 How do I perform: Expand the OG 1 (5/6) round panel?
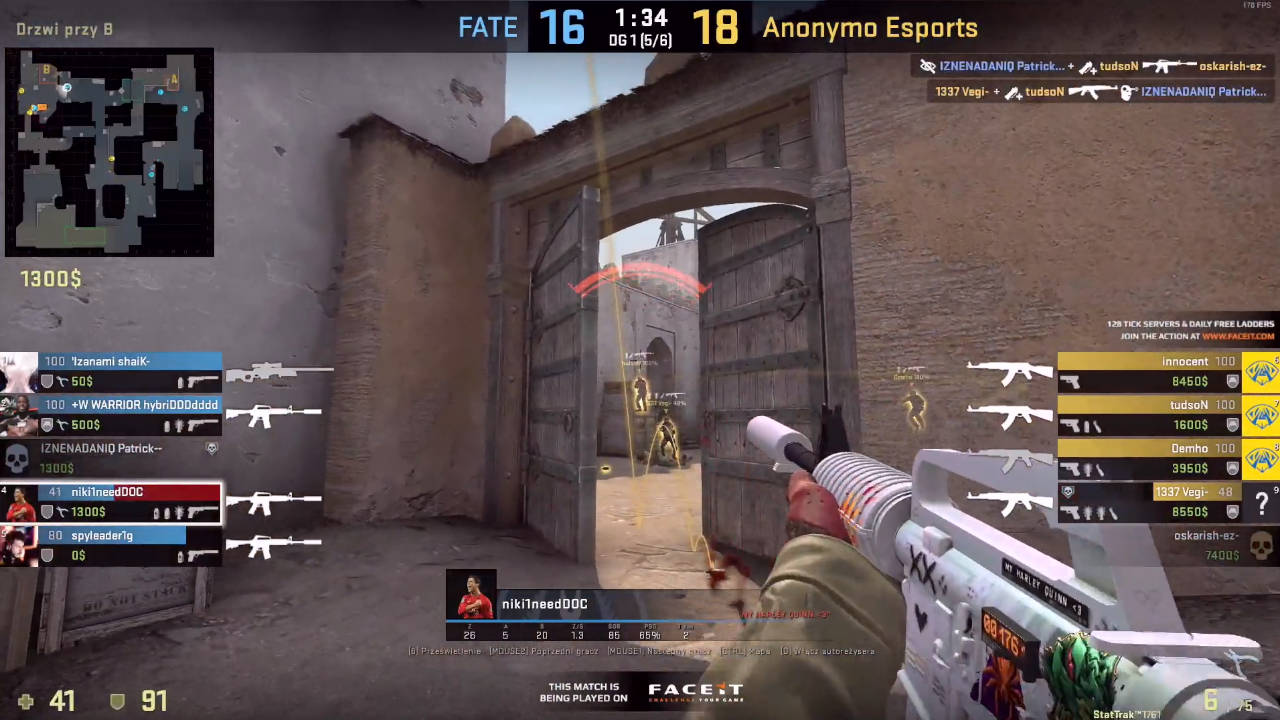(640, 41)
